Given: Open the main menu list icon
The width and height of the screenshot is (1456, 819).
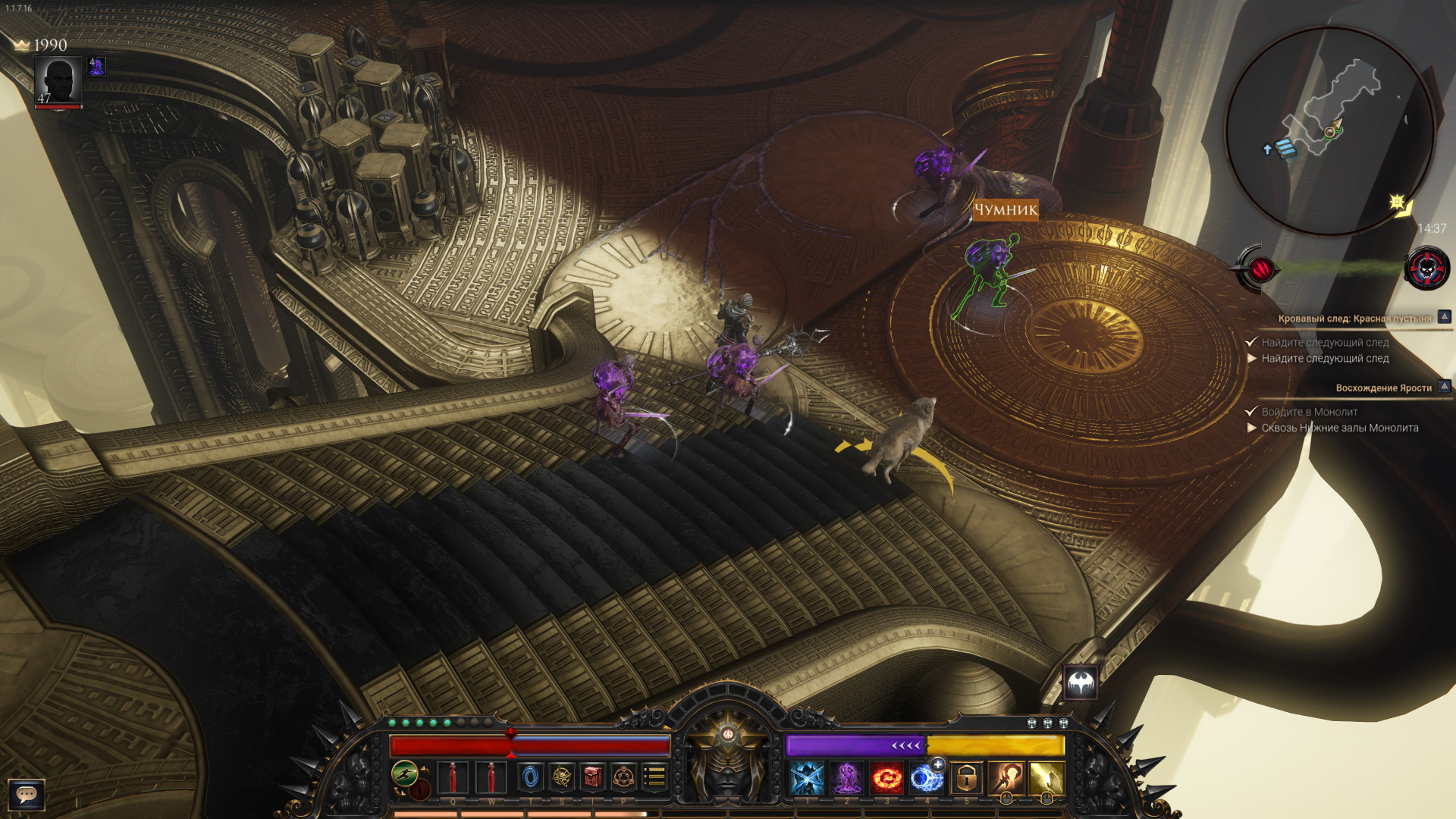Looking at the screenshot, I should coord(654,777).
